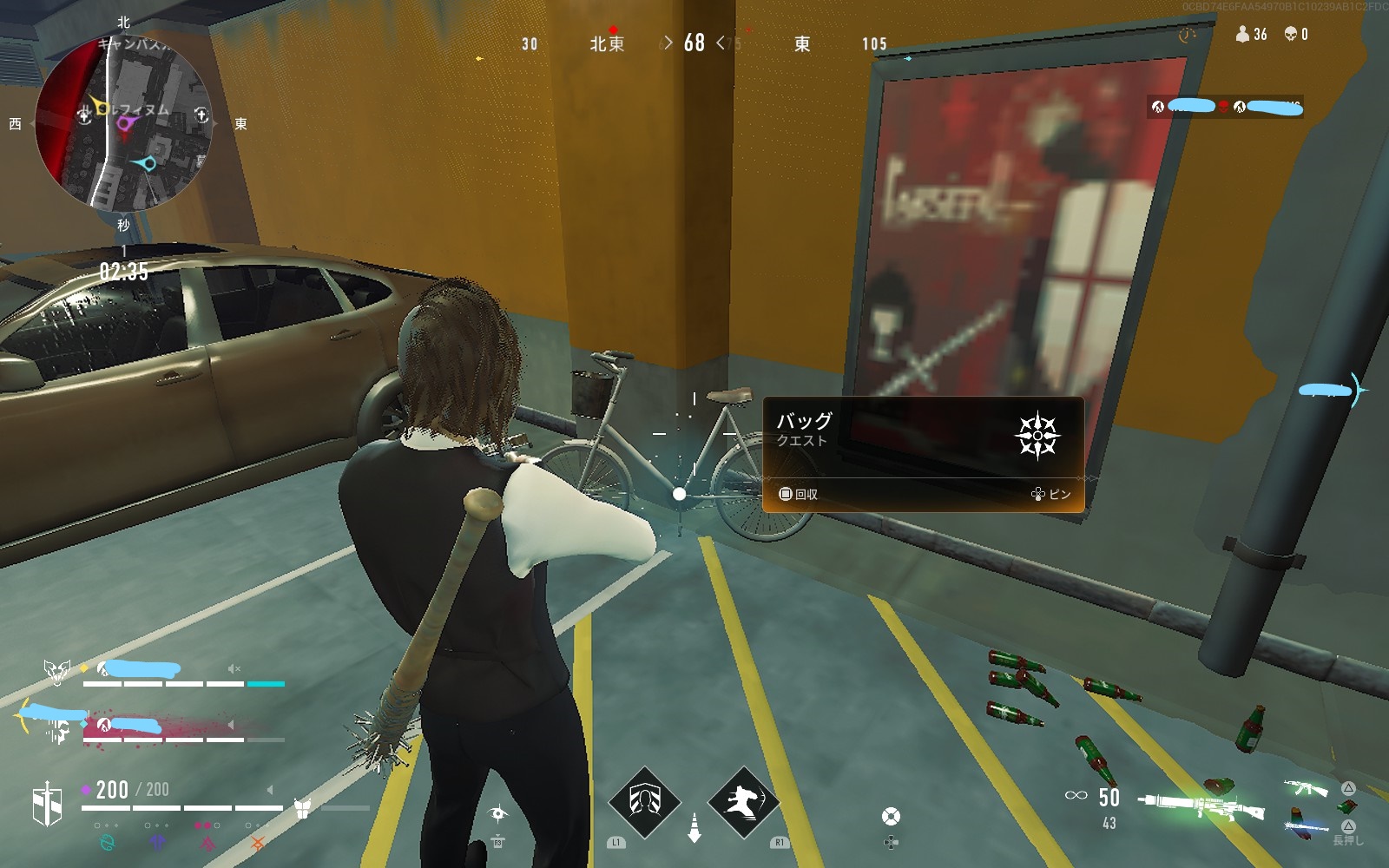Screen dimensions: 1389x868
Task: Select the yellow teammate marker on minimap
Action: coord(101,108)
